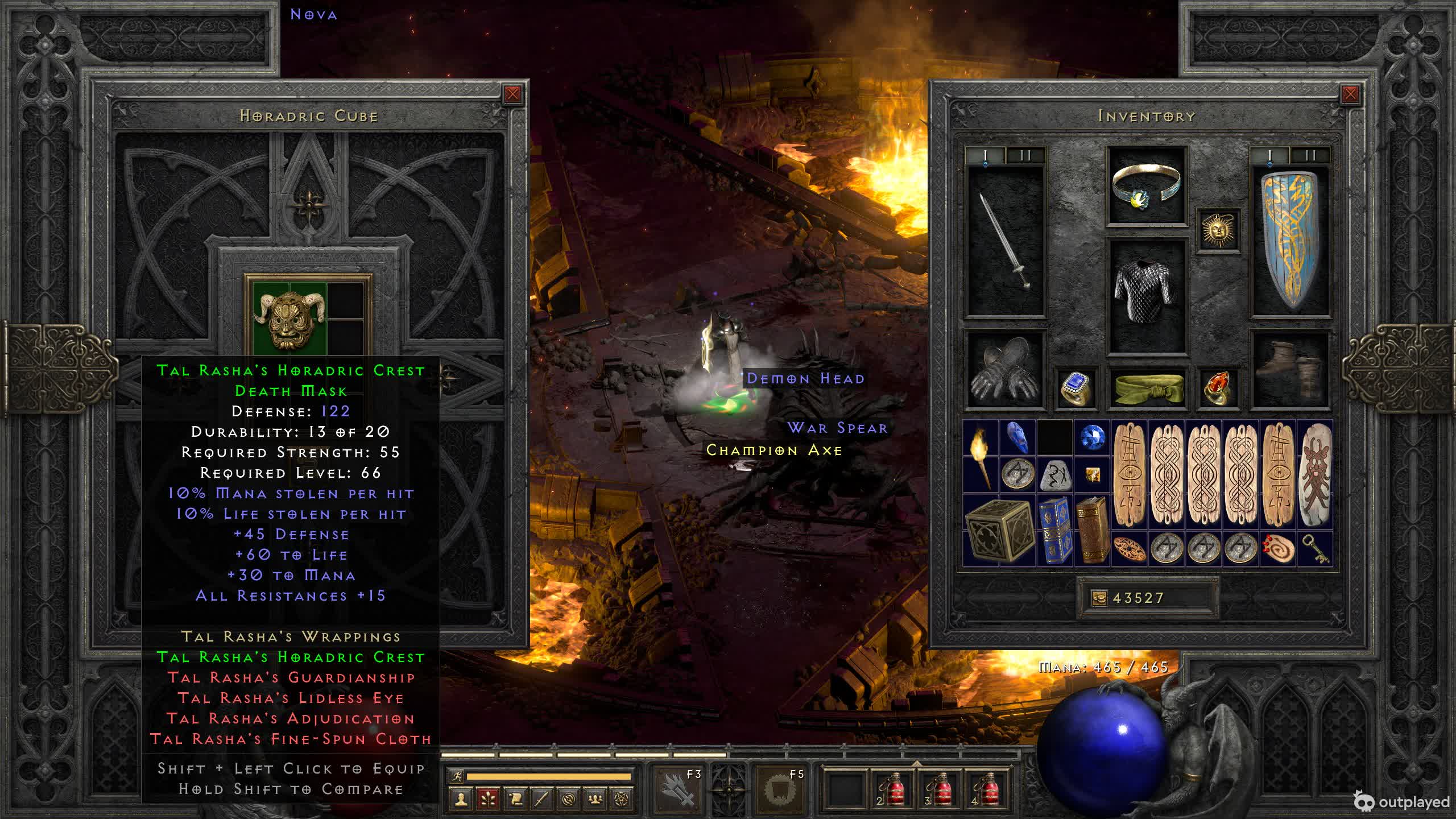Click the Horadric Cube item in inventory
Viewport: 1456px width, 819px height.
999,531
